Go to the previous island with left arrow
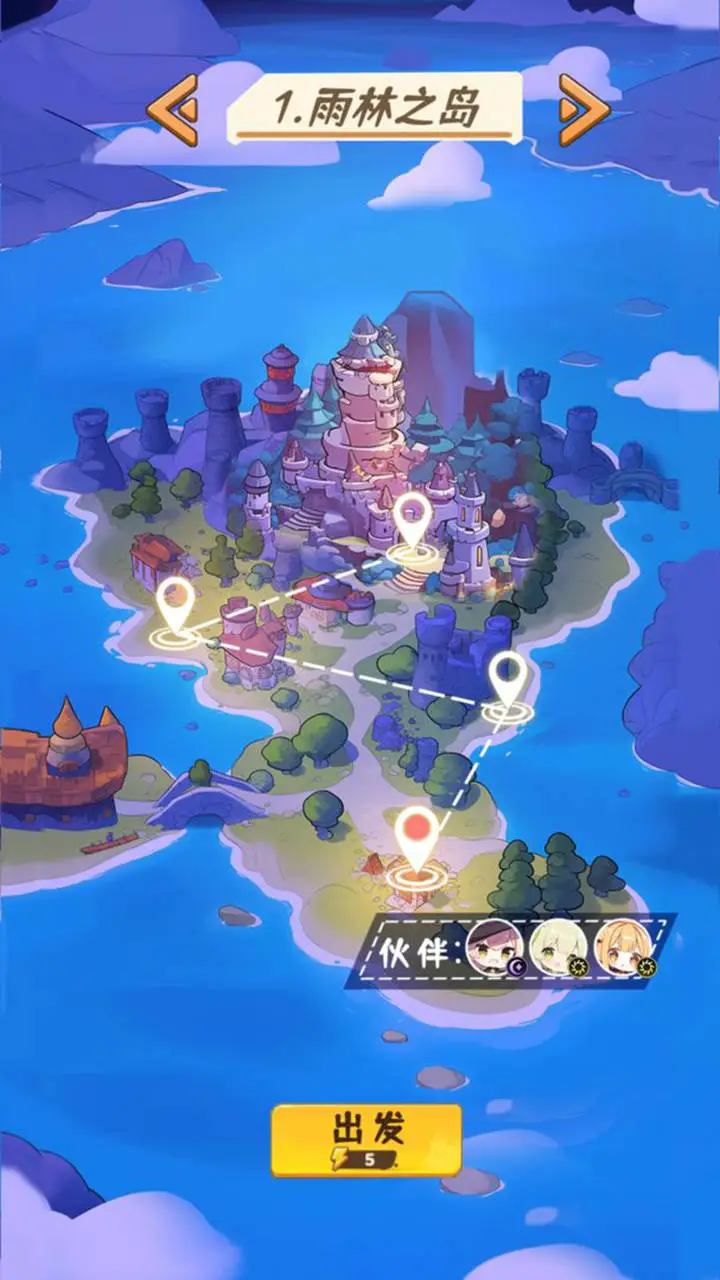The image size is (720, 1280). pos(172,108)
